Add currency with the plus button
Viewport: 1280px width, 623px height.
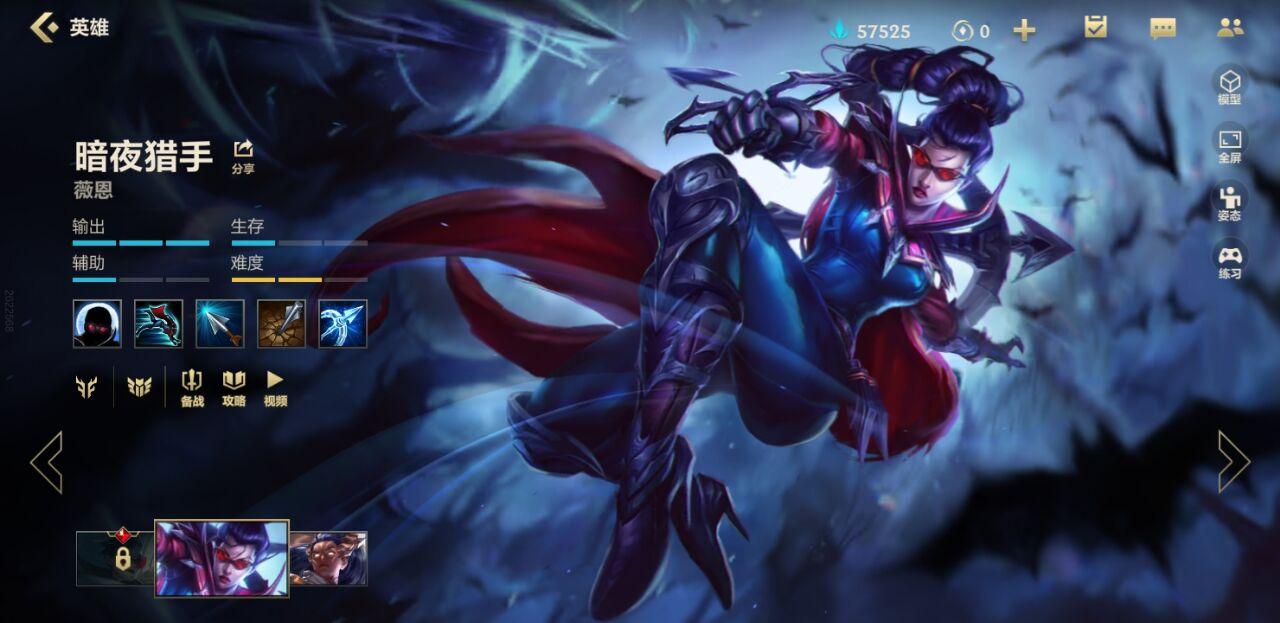click(1024, 30)
